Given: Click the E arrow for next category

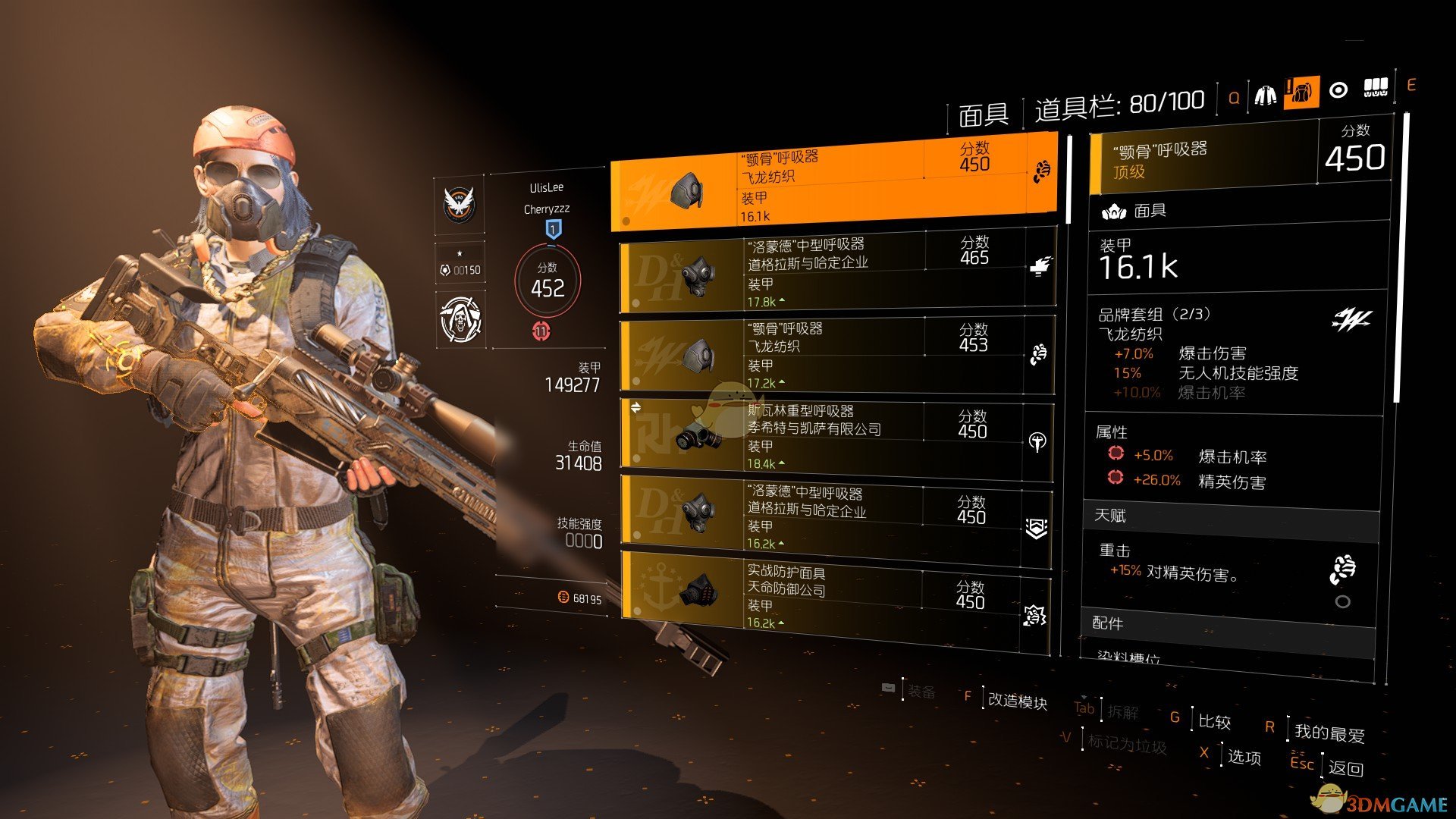Looking at the screenshot, I should [1412, 86].
